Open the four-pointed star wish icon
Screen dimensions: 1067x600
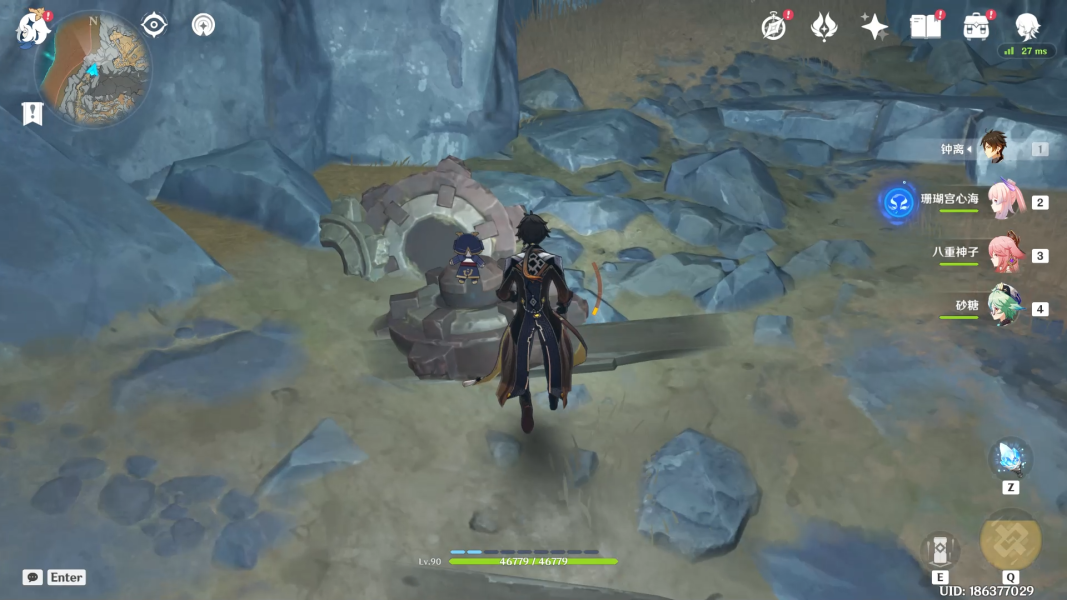click(875, 27)
